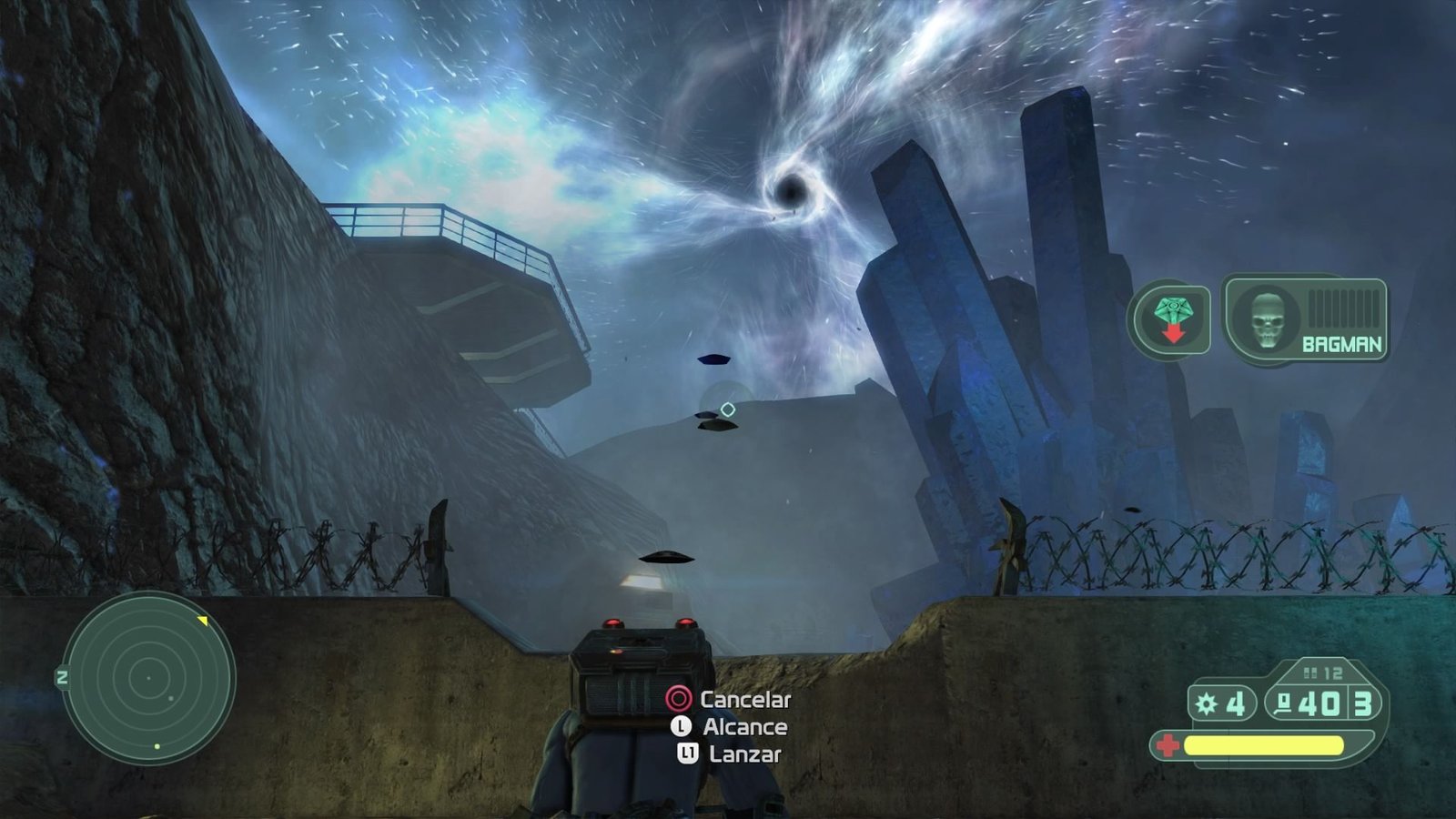This screenshot has width=1456, height=819.
Task: Select the spiked grenade count icon
Action: [1206, 703]
